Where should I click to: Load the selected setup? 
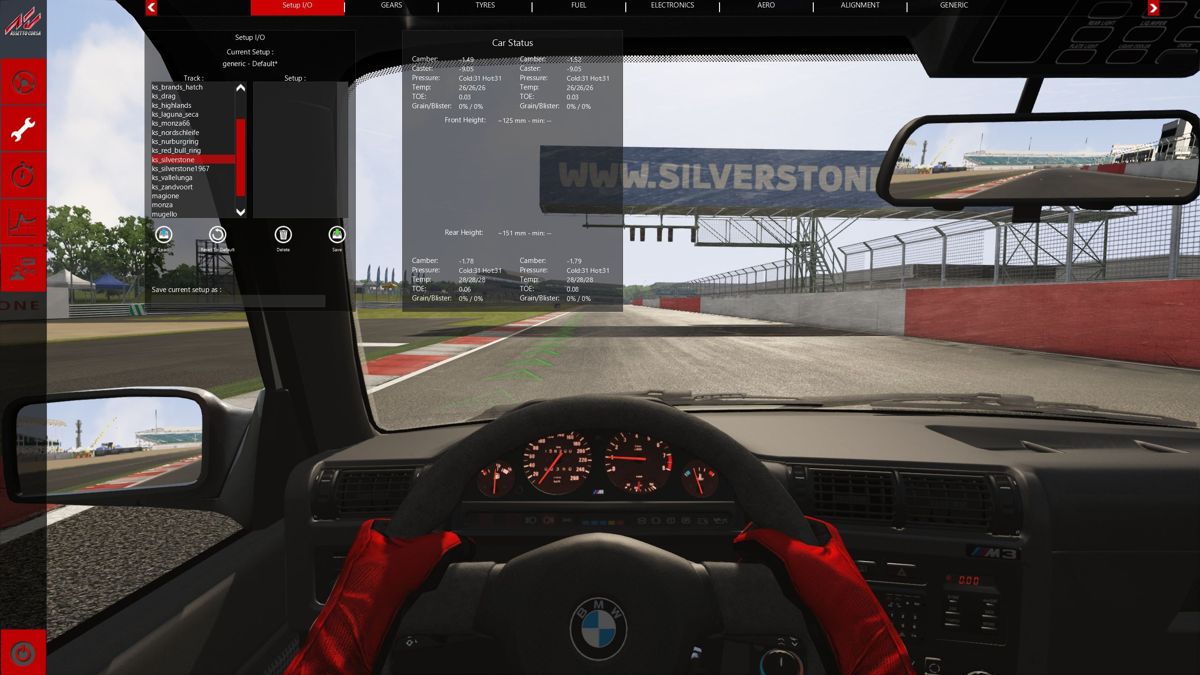click(x=164, y=236)
